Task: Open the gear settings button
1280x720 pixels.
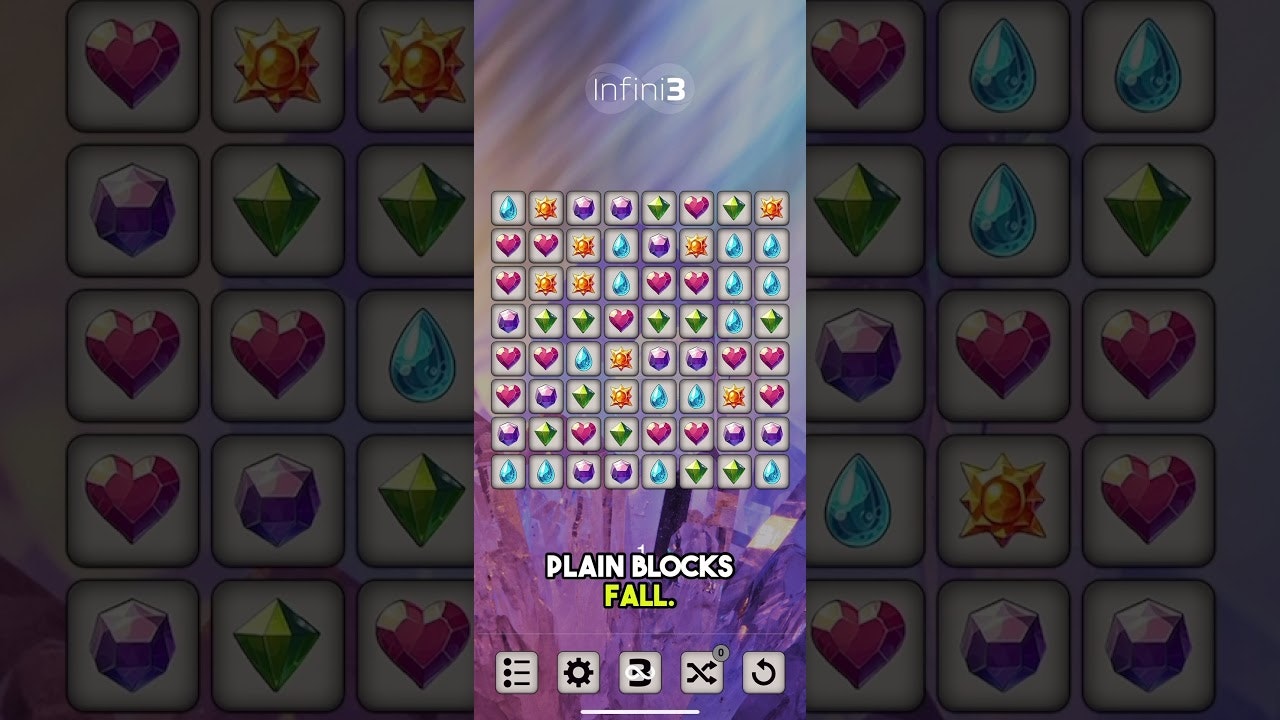Action: (x=578, y=673)
